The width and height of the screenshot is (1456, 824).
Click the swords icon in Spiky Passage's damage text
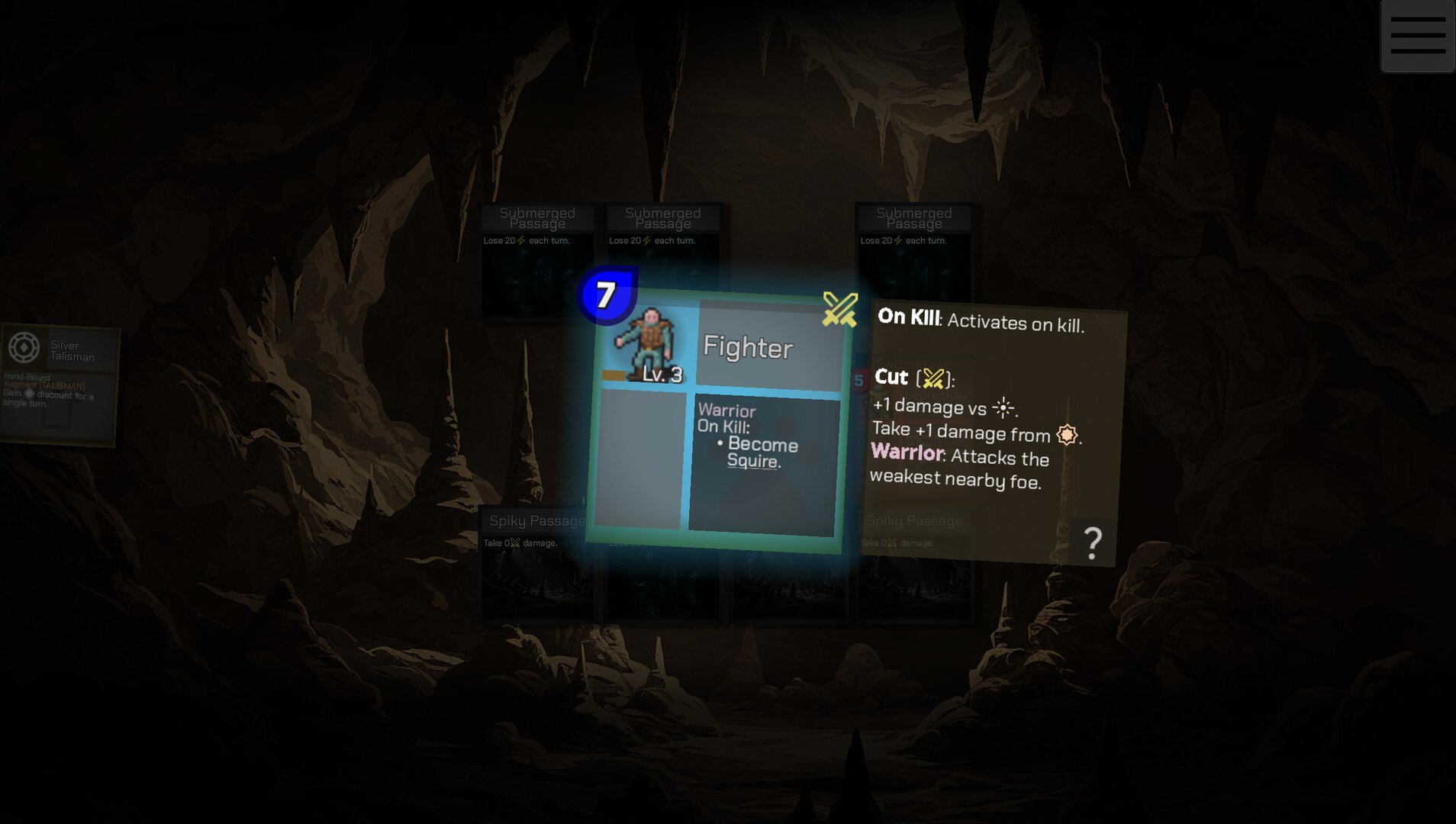point(514,543)
